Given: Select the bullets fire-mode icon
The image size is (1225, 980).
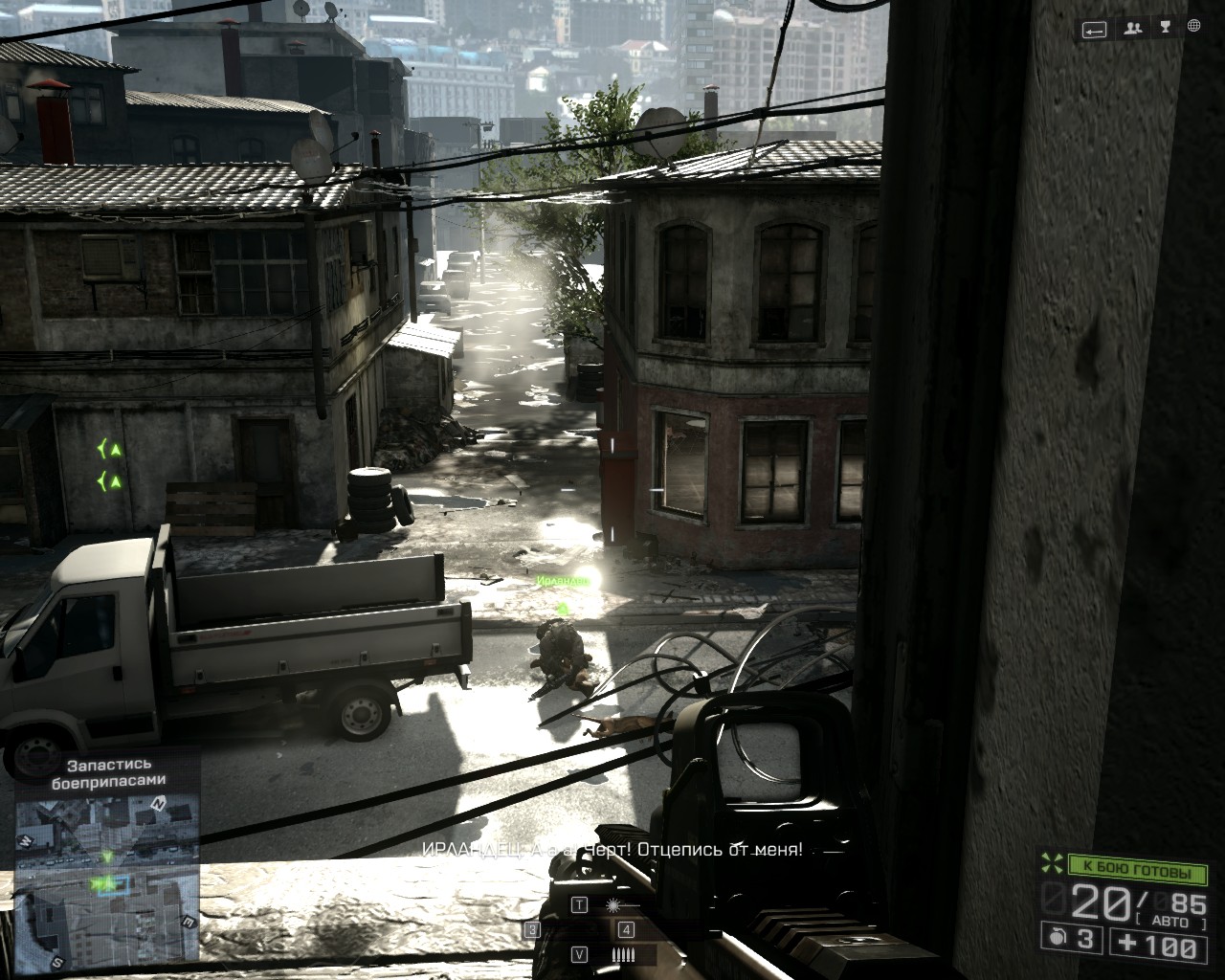Looking at the screenshot, I should pos(623,954).
